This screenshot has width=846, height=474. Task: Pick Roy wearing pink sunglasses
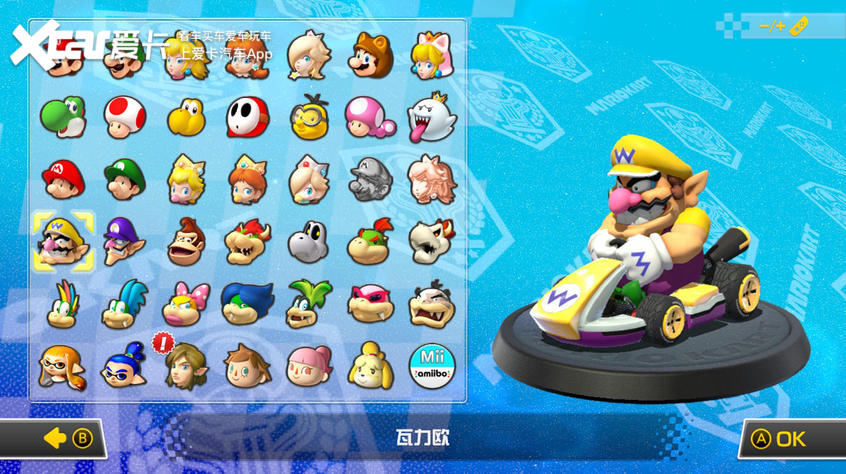pos(370,304)
